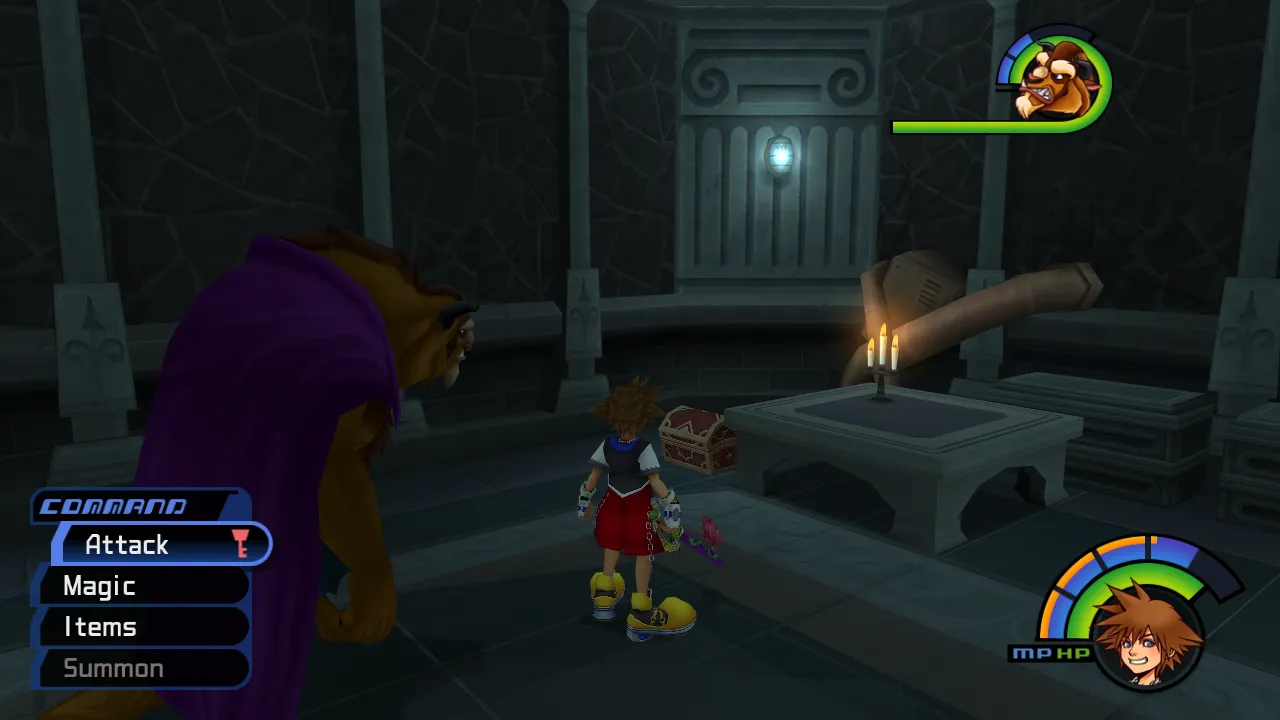
Task: Click the glowing wall lamp sconce
Action: pyautogui.click(x=779, y=155)
